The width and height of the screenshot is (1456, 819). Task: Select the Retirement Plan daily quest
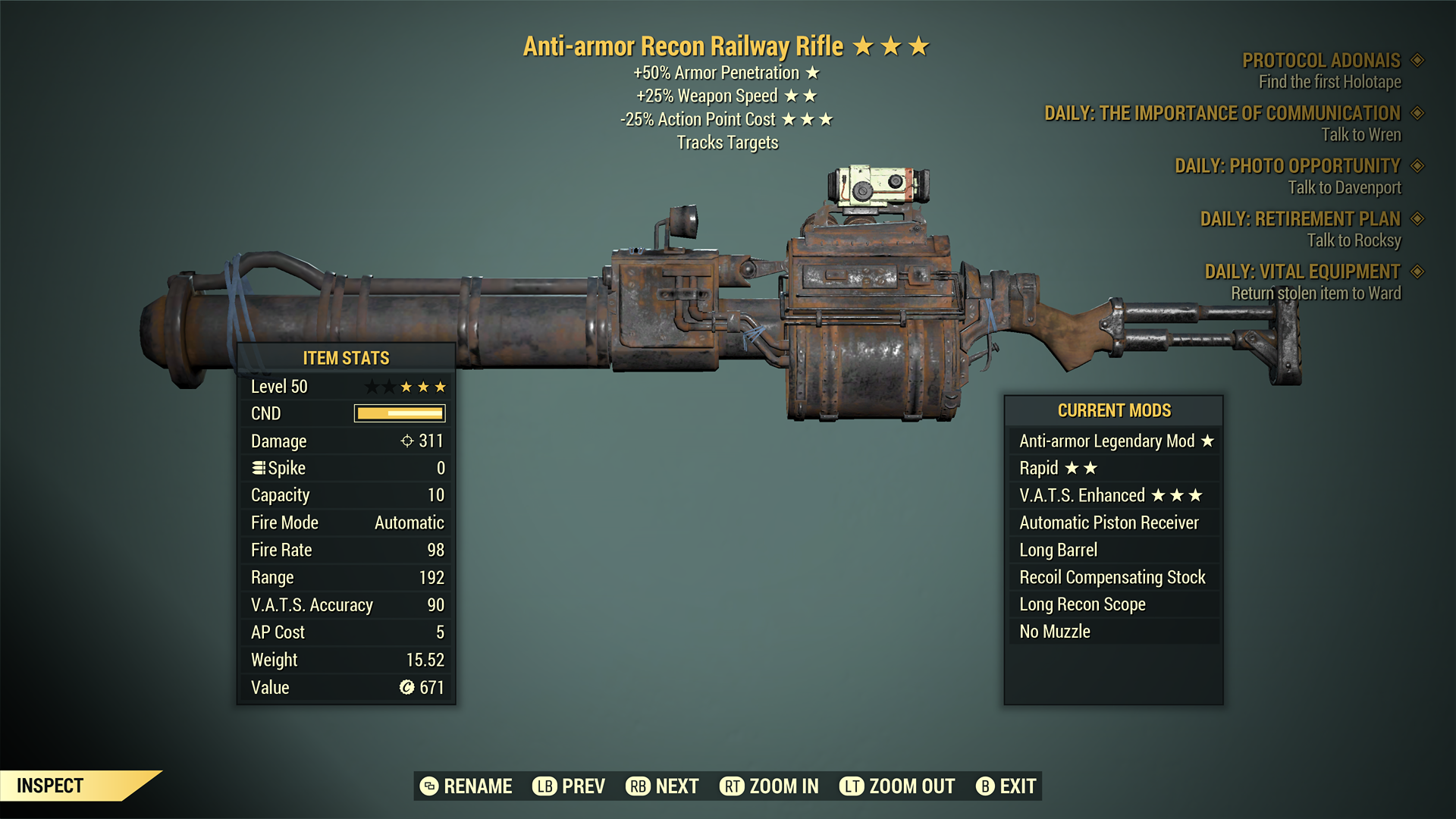point(1300,219)
